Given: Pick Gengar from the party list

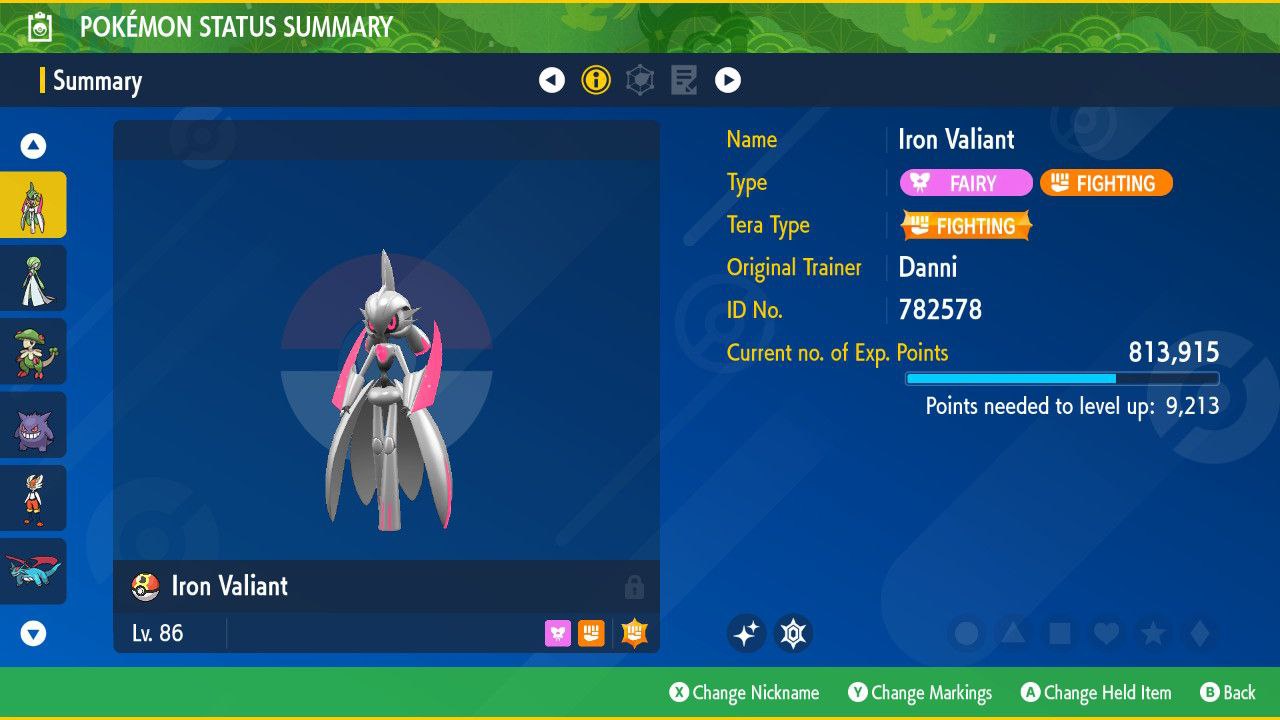Looking at the screenshot, I should [33, 425].
